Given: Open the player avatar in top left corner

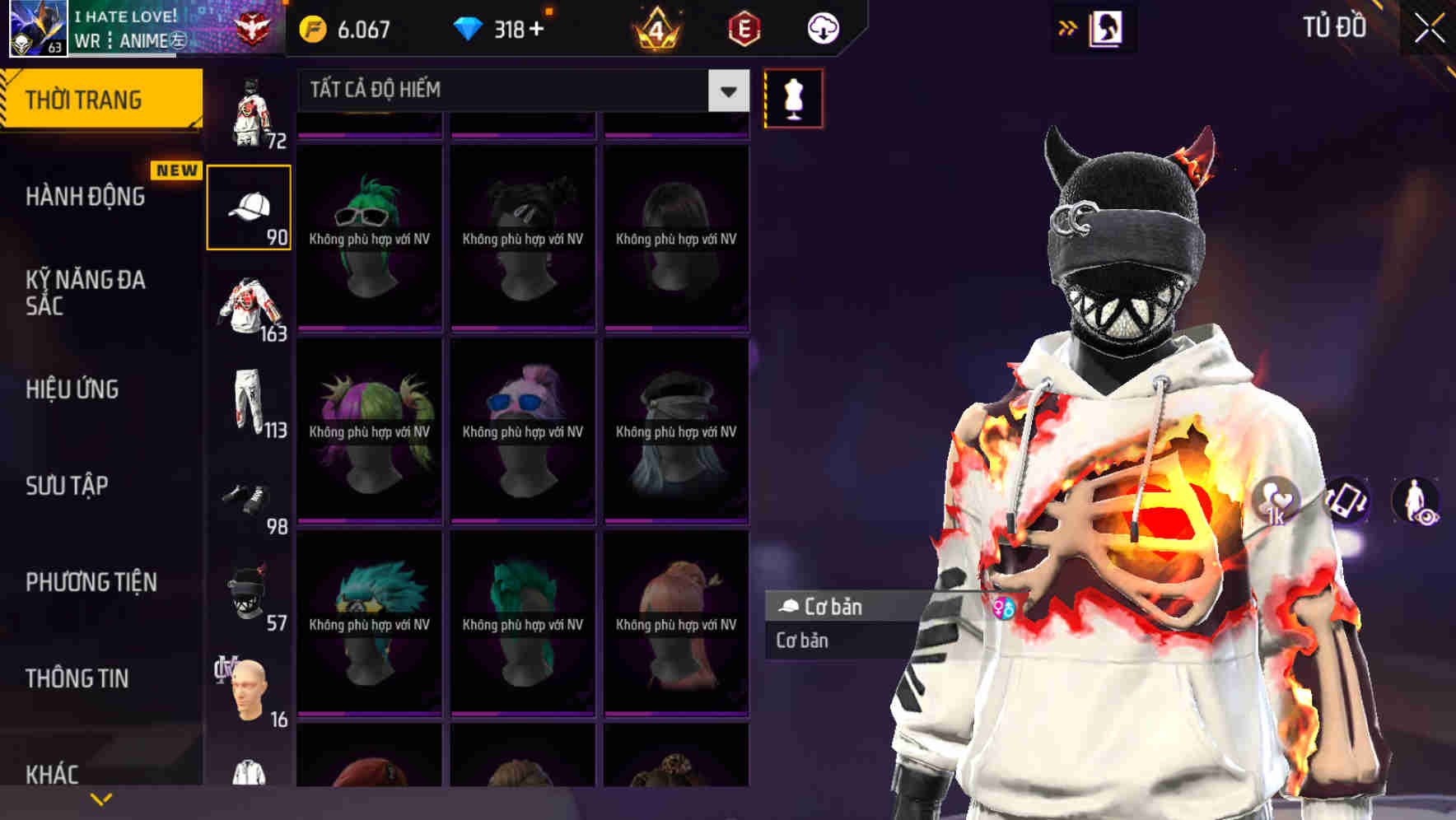Looking at the screenshot, I should point(36,30).
